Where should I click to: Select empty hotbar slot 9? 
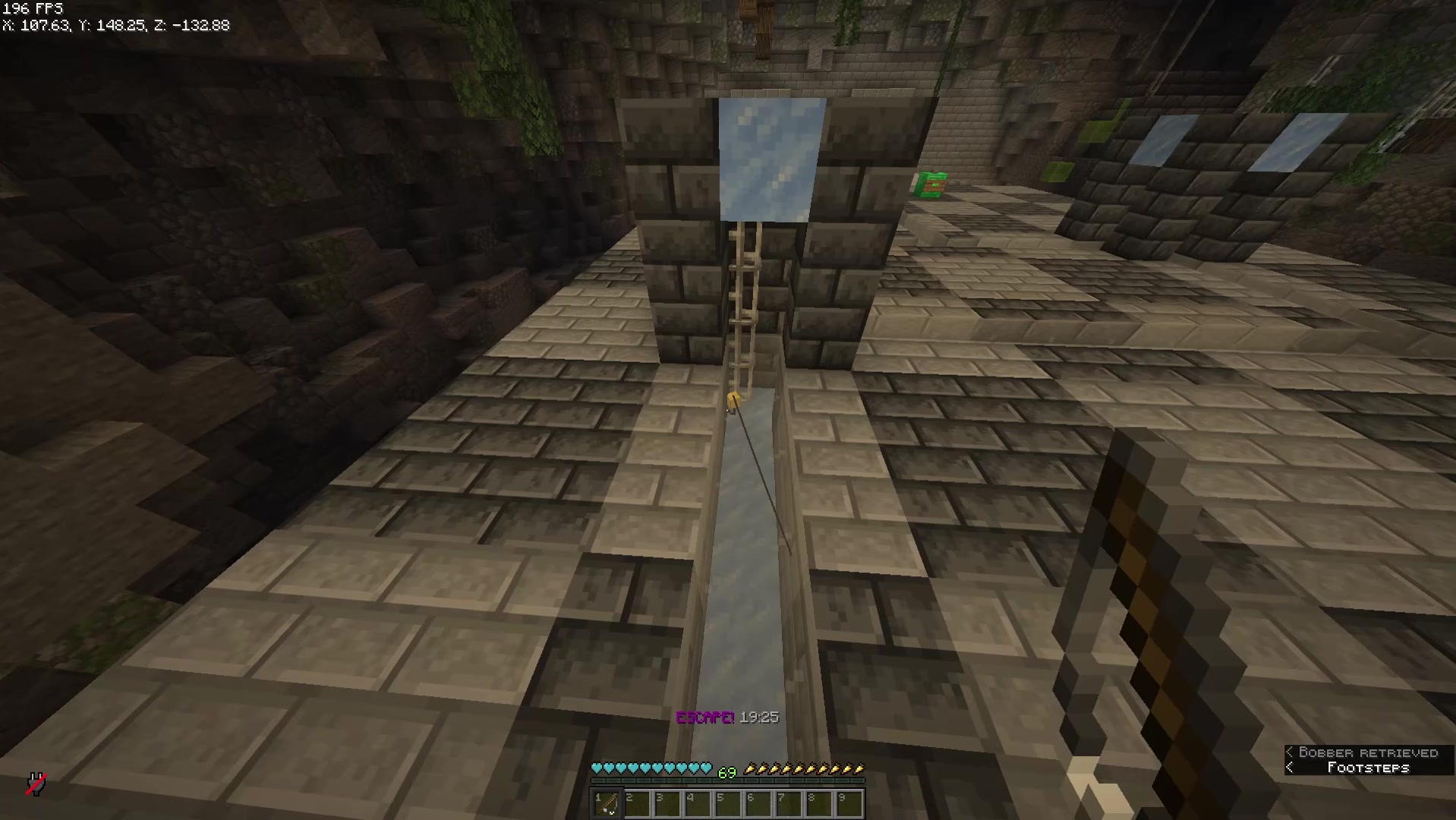[851, 803]
